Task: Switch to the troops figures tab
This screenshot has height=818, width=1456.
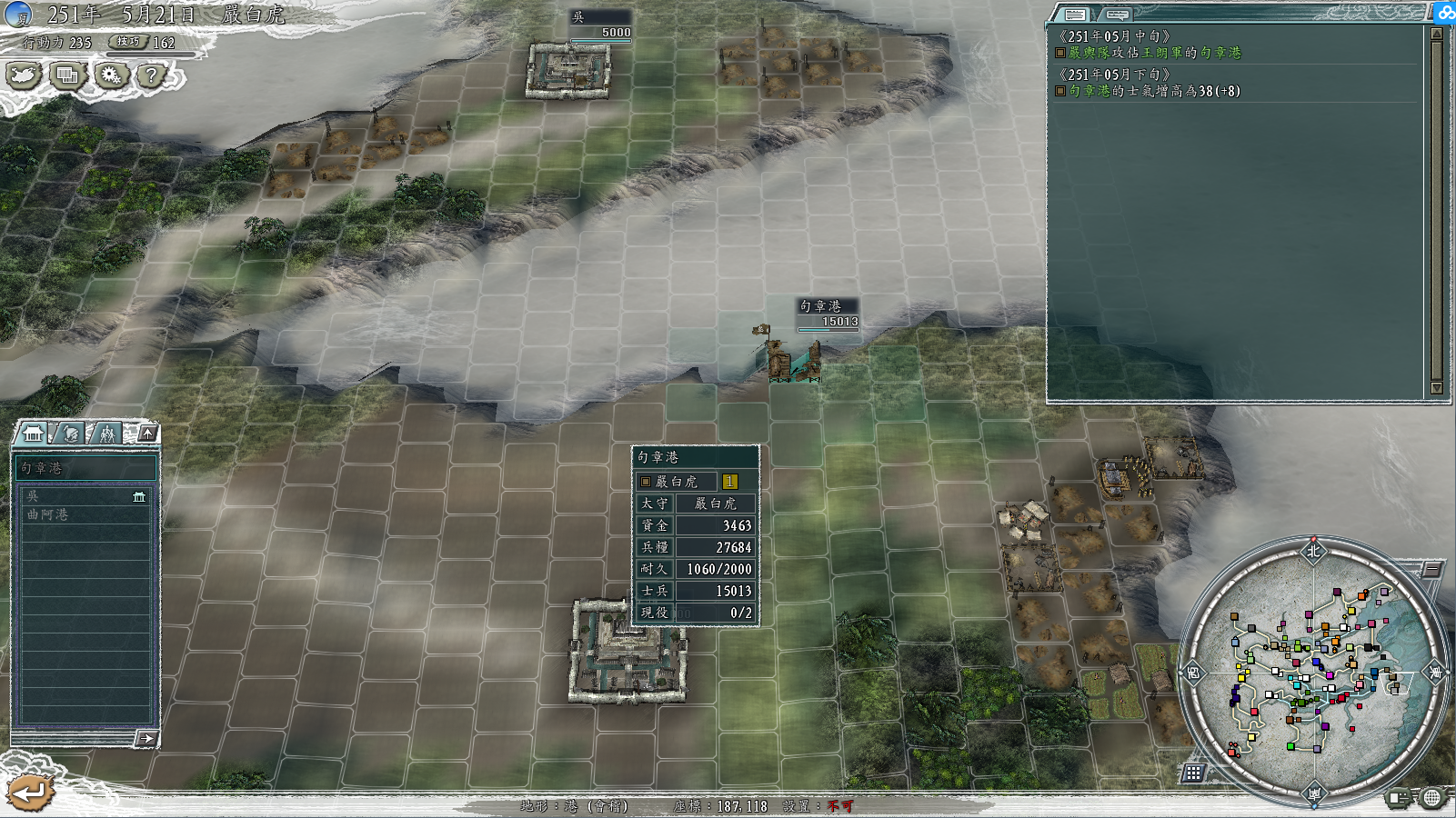Action: (106, 434)
